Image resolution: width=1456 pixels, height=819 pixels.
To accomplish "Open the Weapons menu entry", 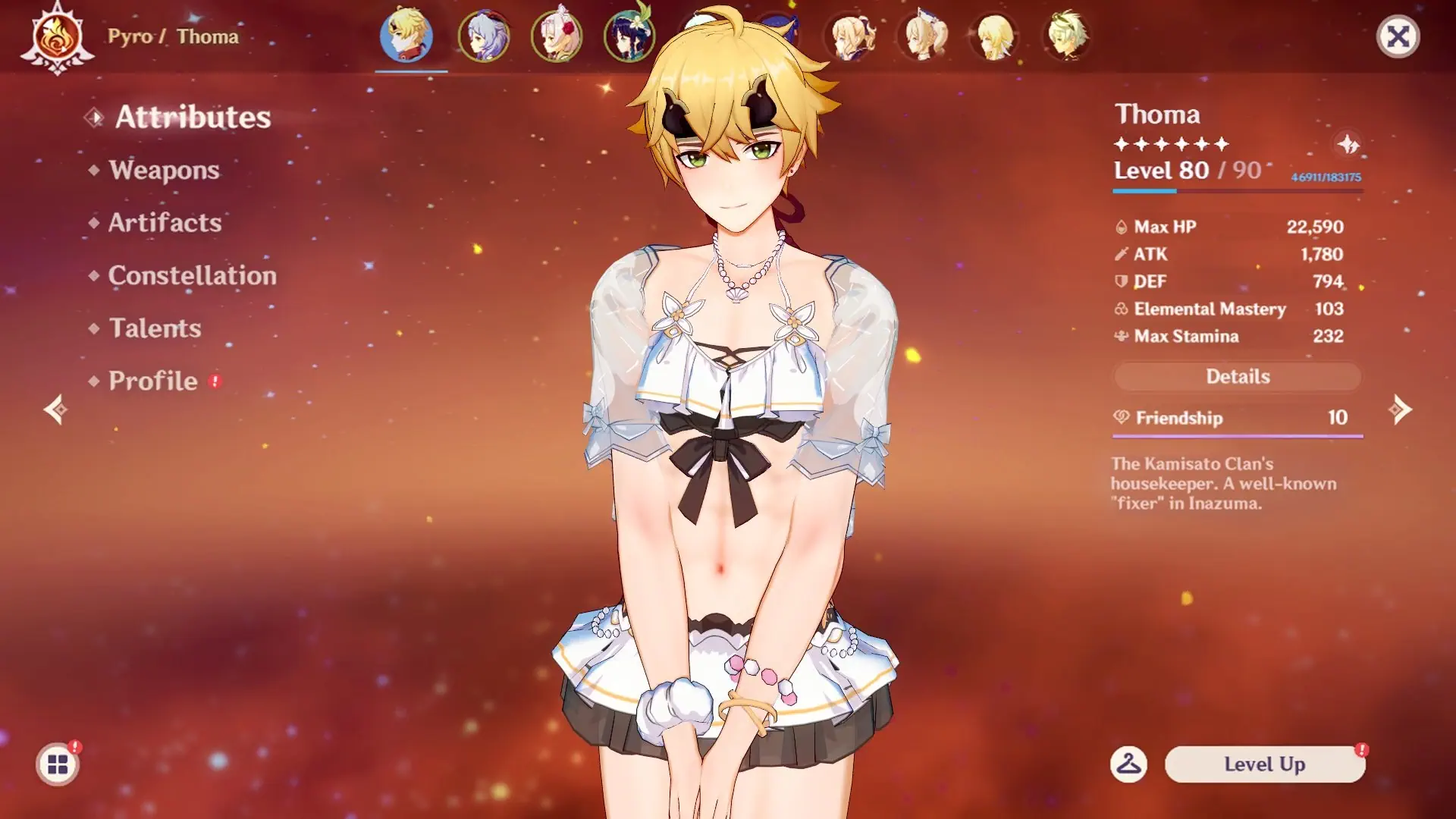I will (x=164, y=170).
